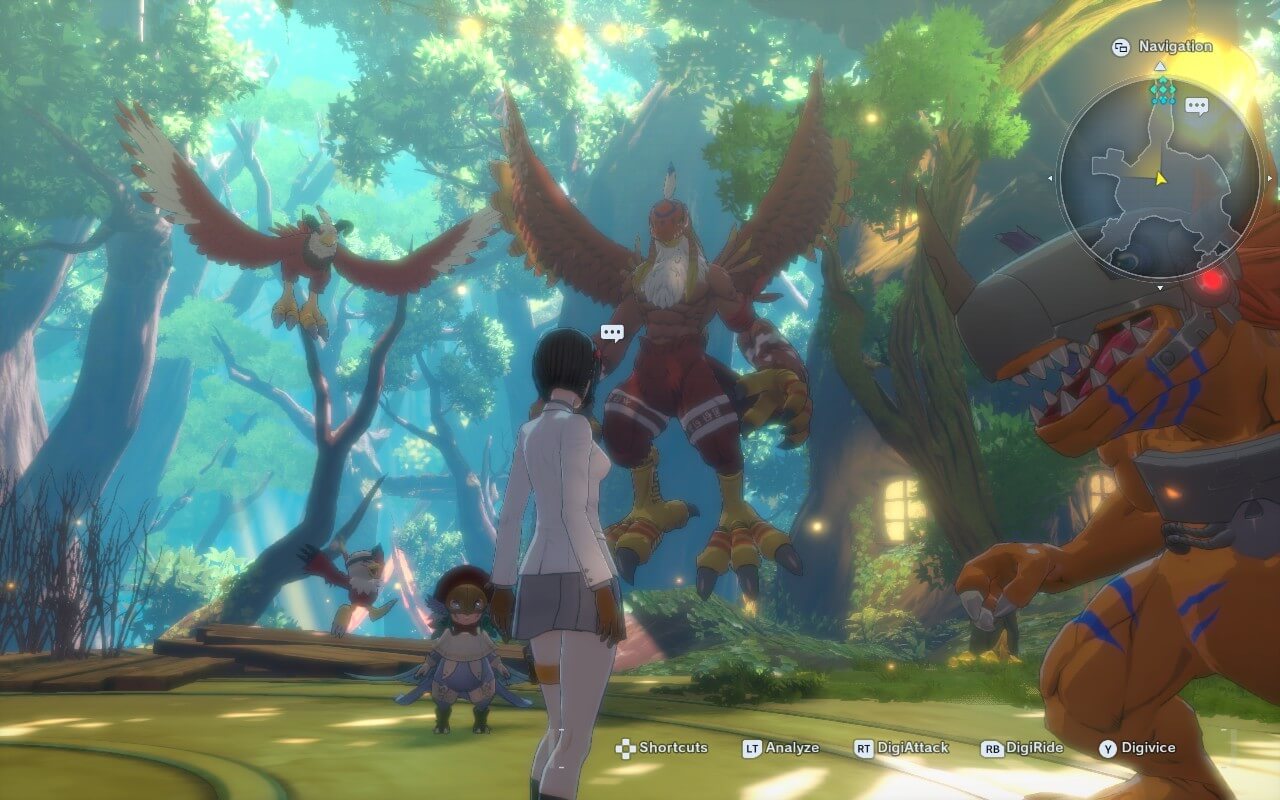The image size is (1280, 800).
Task: Click the talk speech bubble above the NPC
Action: coord(612,333)
